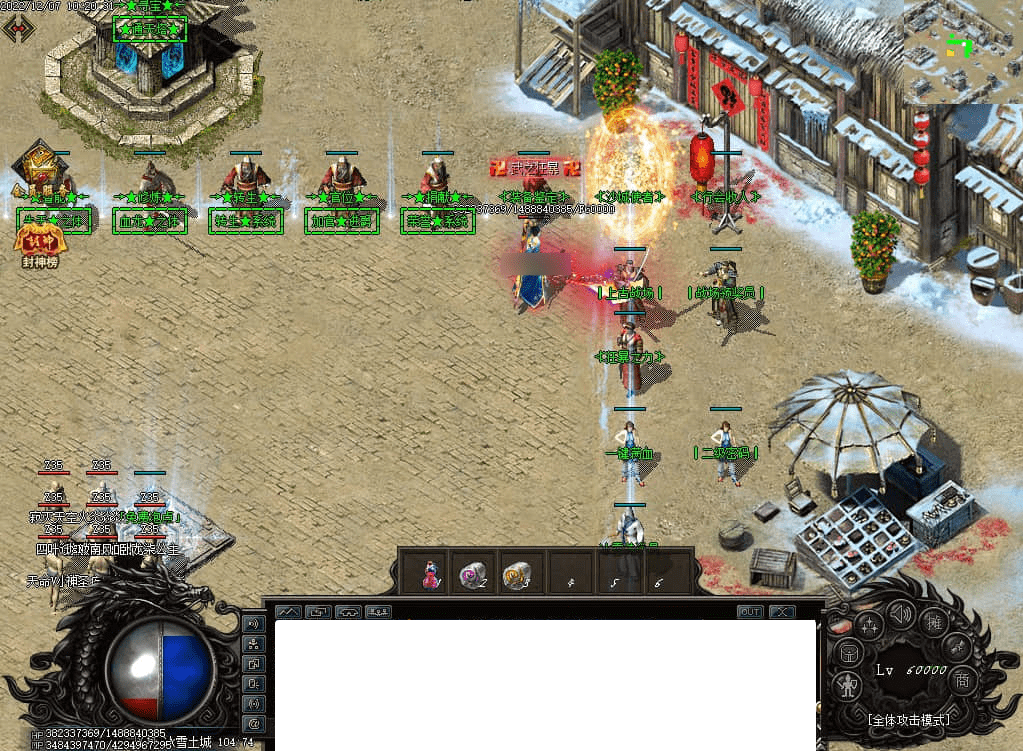Select the mountain-line icon above chat
The height and width of the screenshot is (751, 1023).
288,611
